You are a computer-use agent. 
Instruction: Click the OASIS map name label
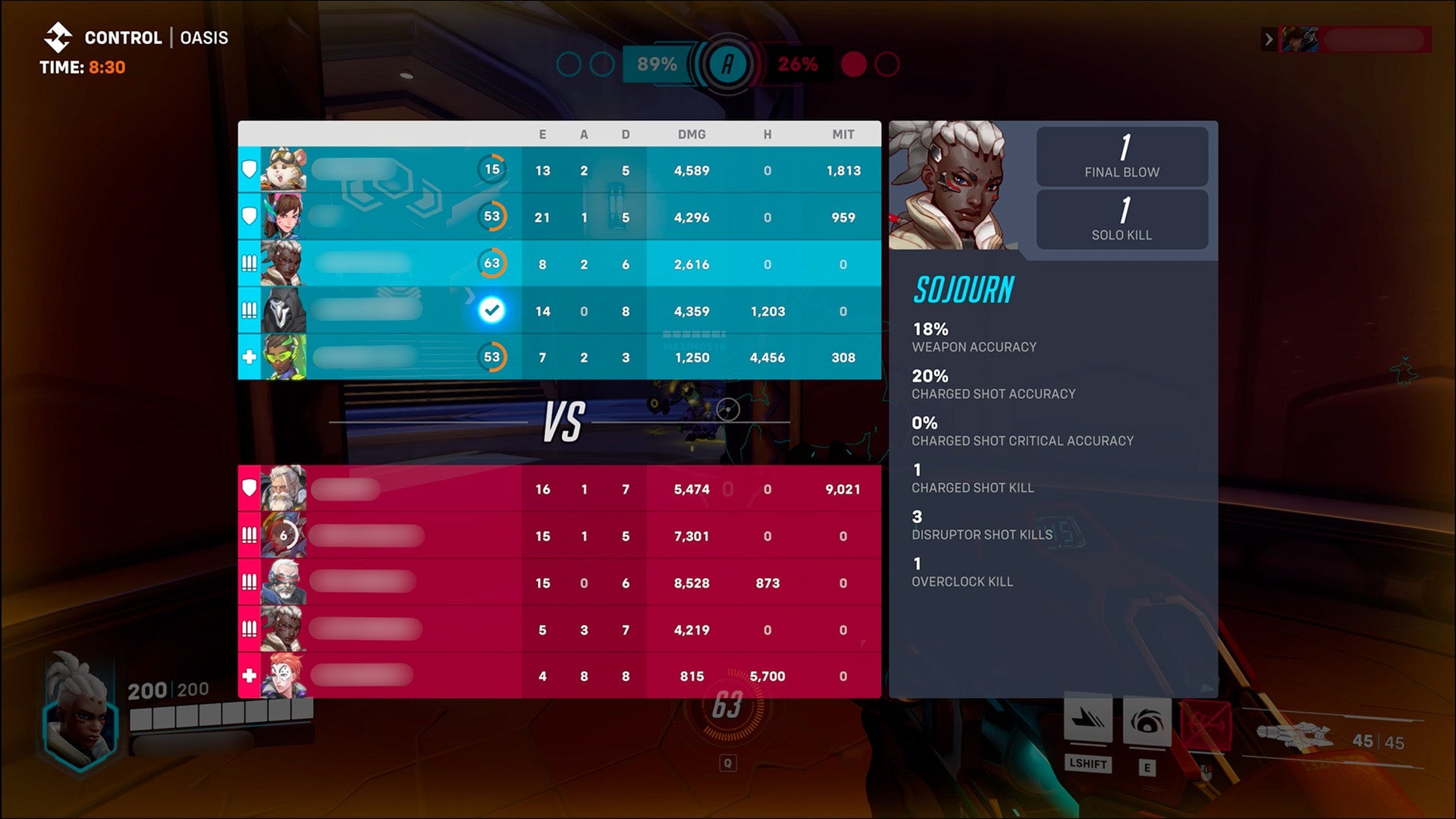tap(203, 36)
